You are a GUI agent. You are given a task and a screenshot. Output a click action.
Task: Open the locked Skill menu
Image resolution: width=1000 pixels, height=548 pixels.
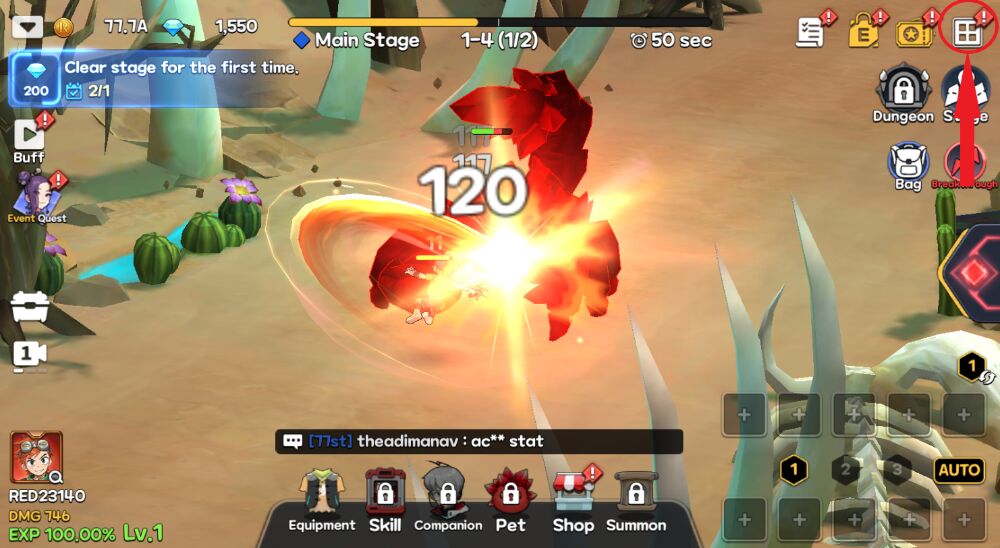pos(384,501)
